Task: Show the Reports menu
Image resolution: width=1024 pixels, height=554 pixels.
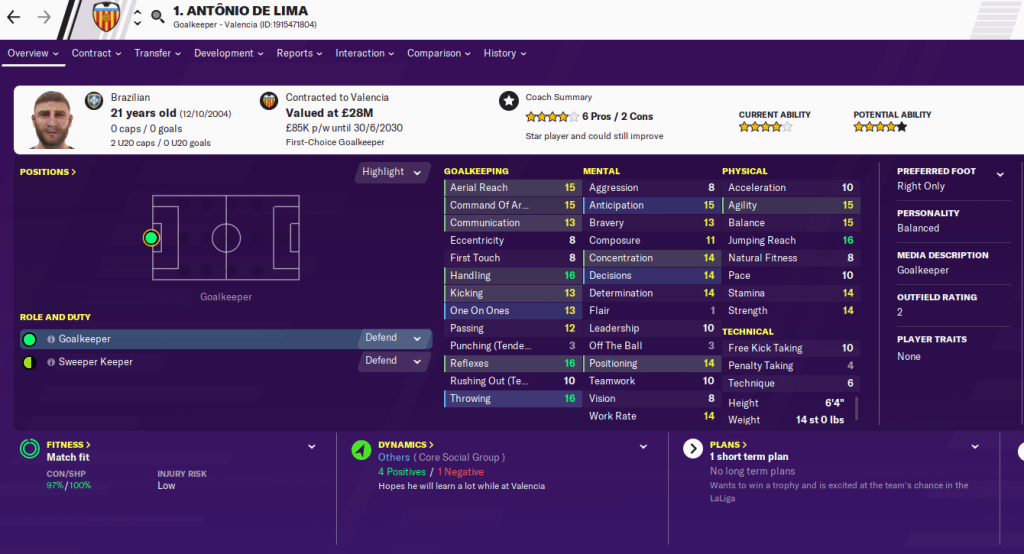Action: tap(300, 53)
